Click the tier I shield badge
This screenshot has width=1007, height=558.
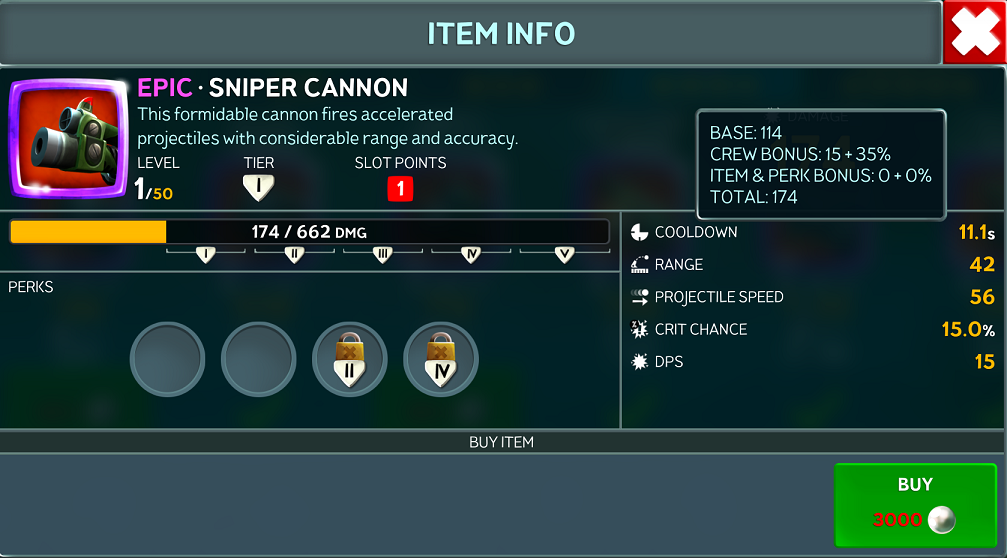click(258, 188)
